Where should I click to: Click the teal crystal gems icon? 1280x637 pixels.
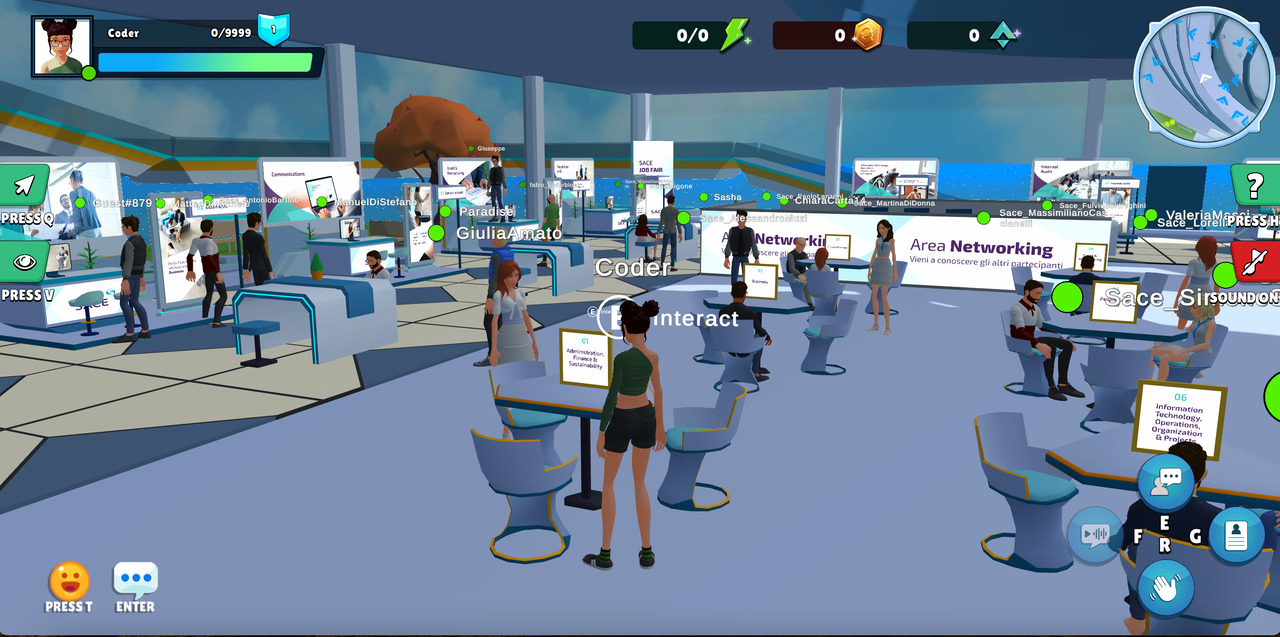[x=1002, y=35]
